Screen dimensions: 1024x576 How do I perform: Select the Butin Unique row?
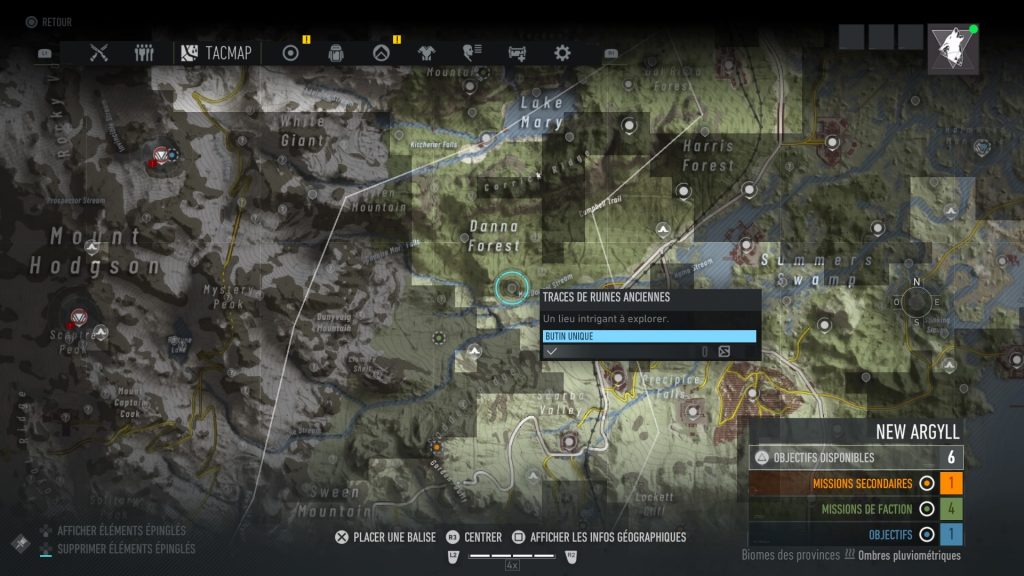pos(648,336)
